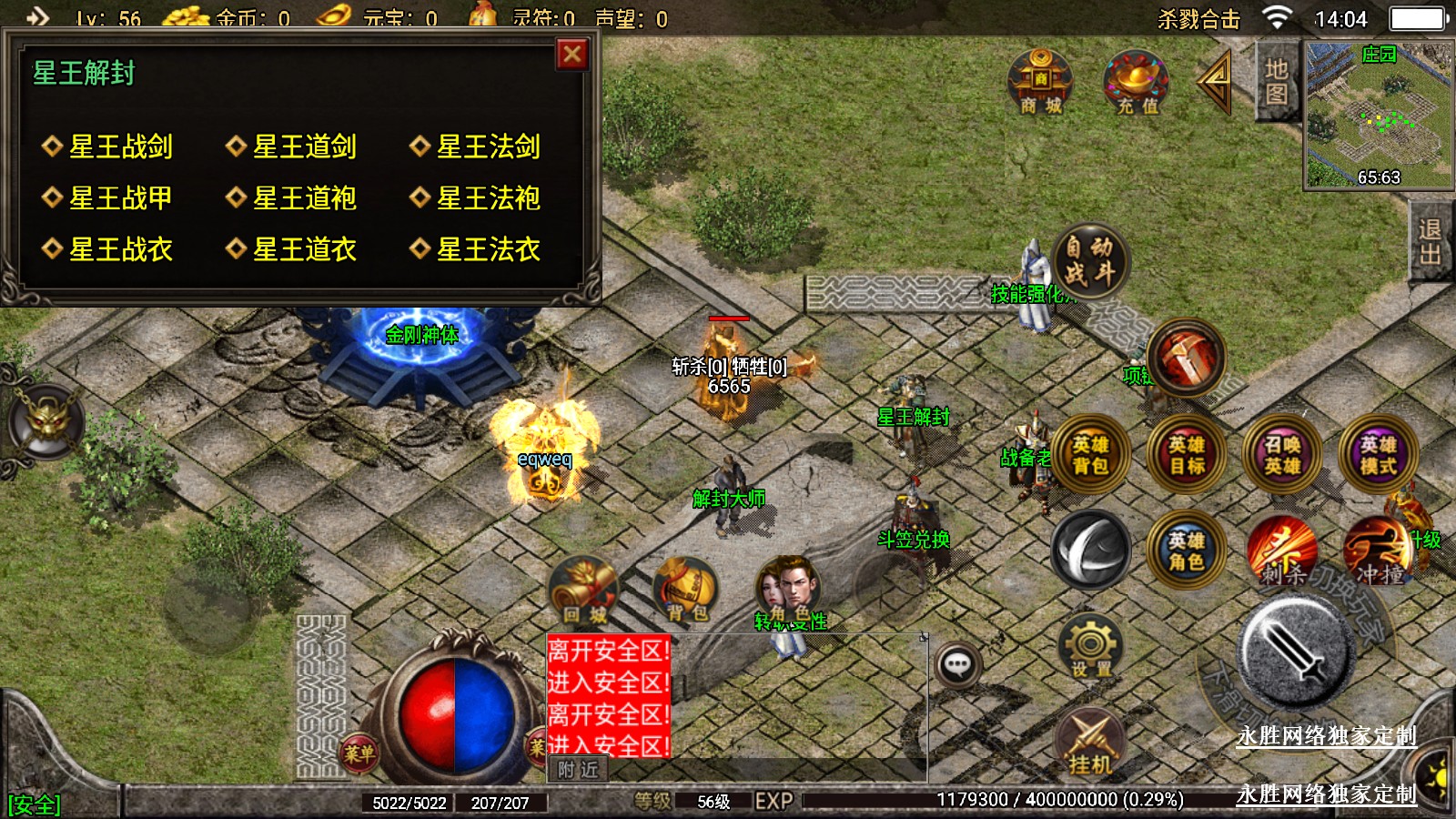Open 英雄模式 hero mode
The width and height of the screenshot is (1456, 819).
pyautogui.click(x=1379, y=455)
